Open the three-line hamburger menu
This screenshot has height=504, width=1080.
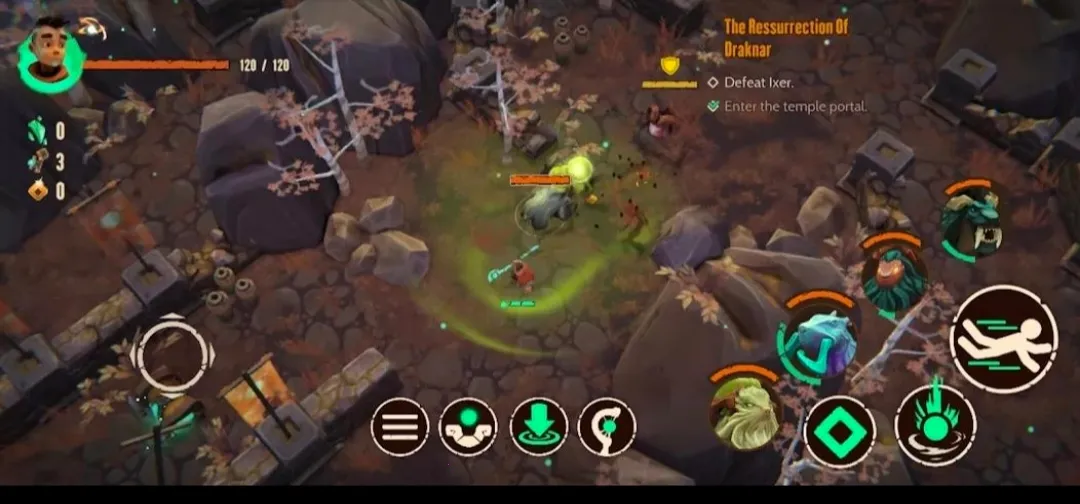(x=400, y=427)
